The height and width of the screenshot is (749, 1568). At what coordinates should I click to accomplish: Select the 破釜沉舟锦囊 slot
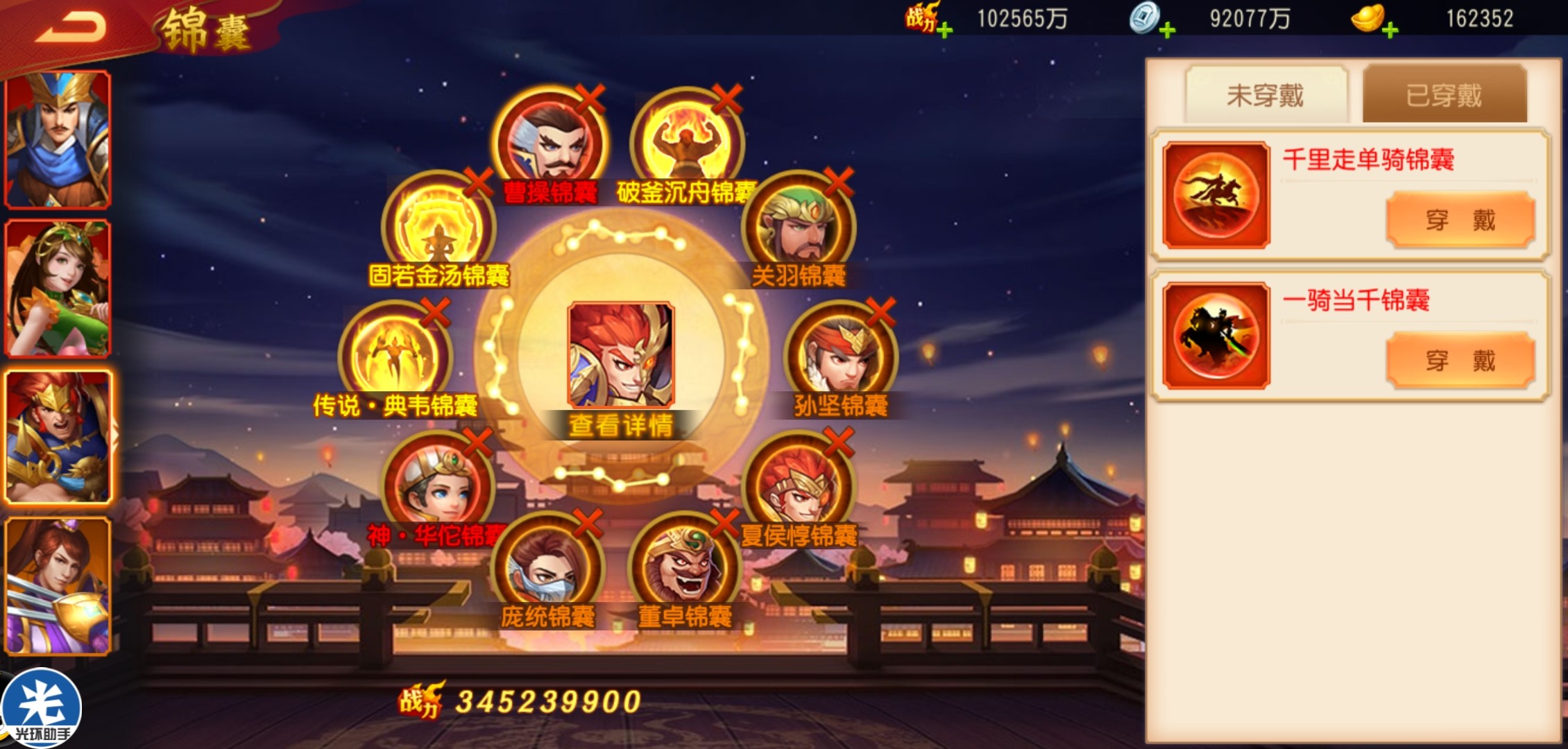(687, 144)
